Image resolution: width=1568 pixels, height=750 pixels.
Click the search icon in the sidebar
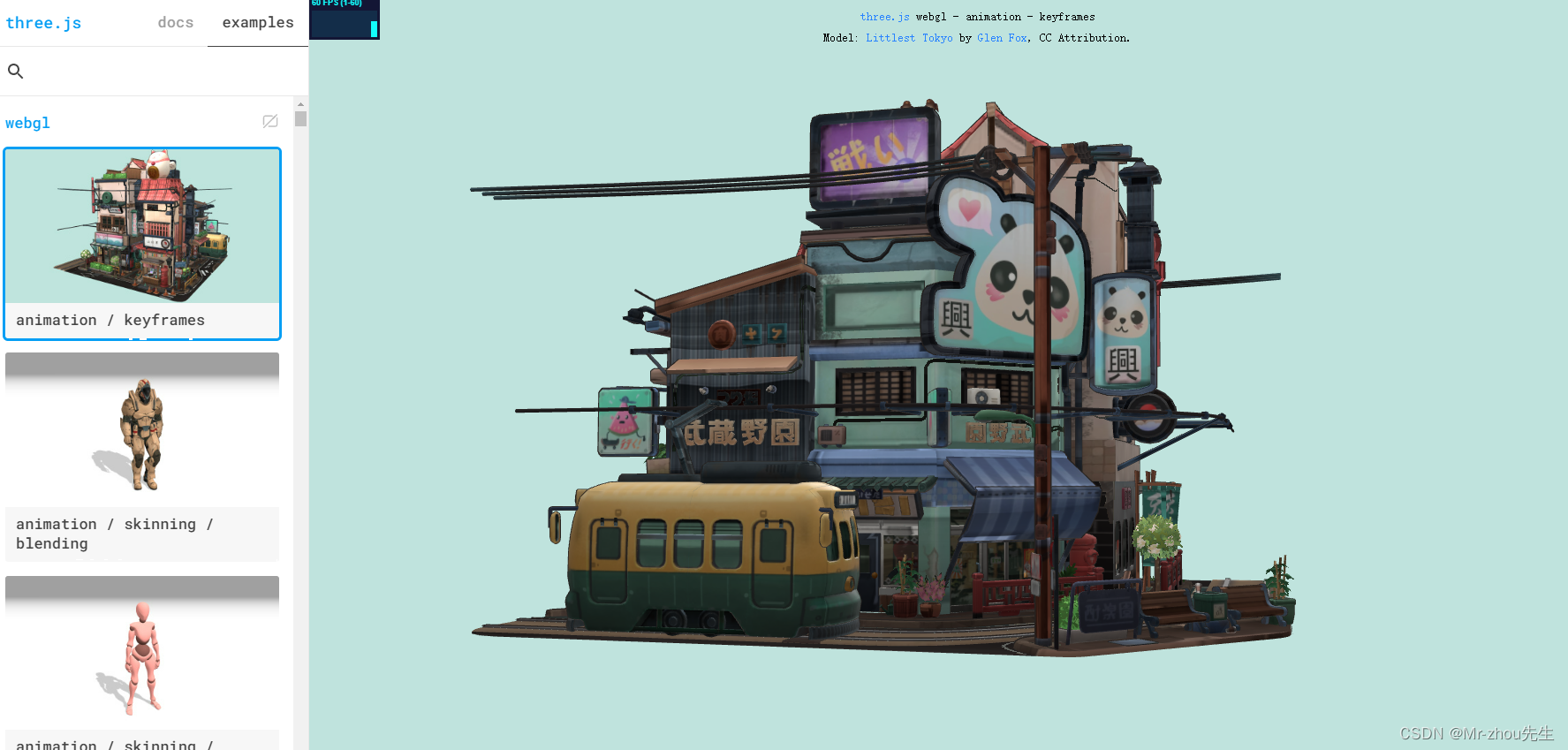[16, 71]
